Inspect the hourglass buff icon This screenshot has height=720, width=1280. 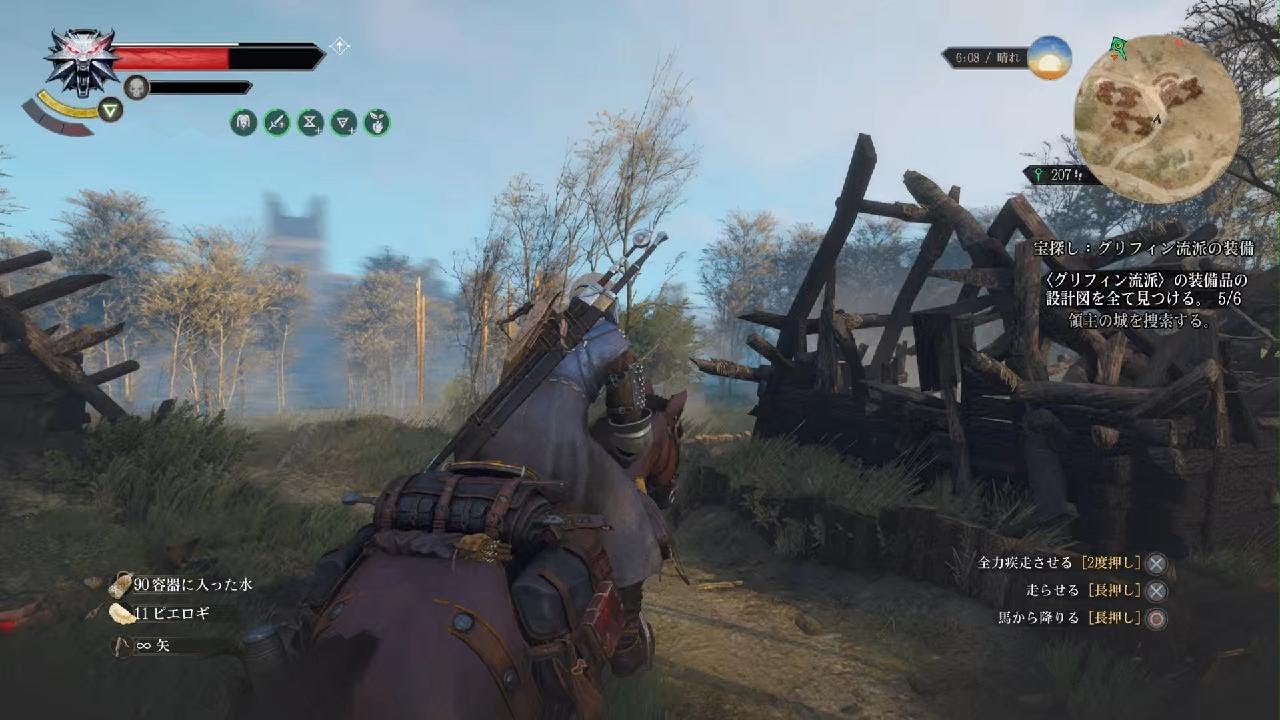310,123
